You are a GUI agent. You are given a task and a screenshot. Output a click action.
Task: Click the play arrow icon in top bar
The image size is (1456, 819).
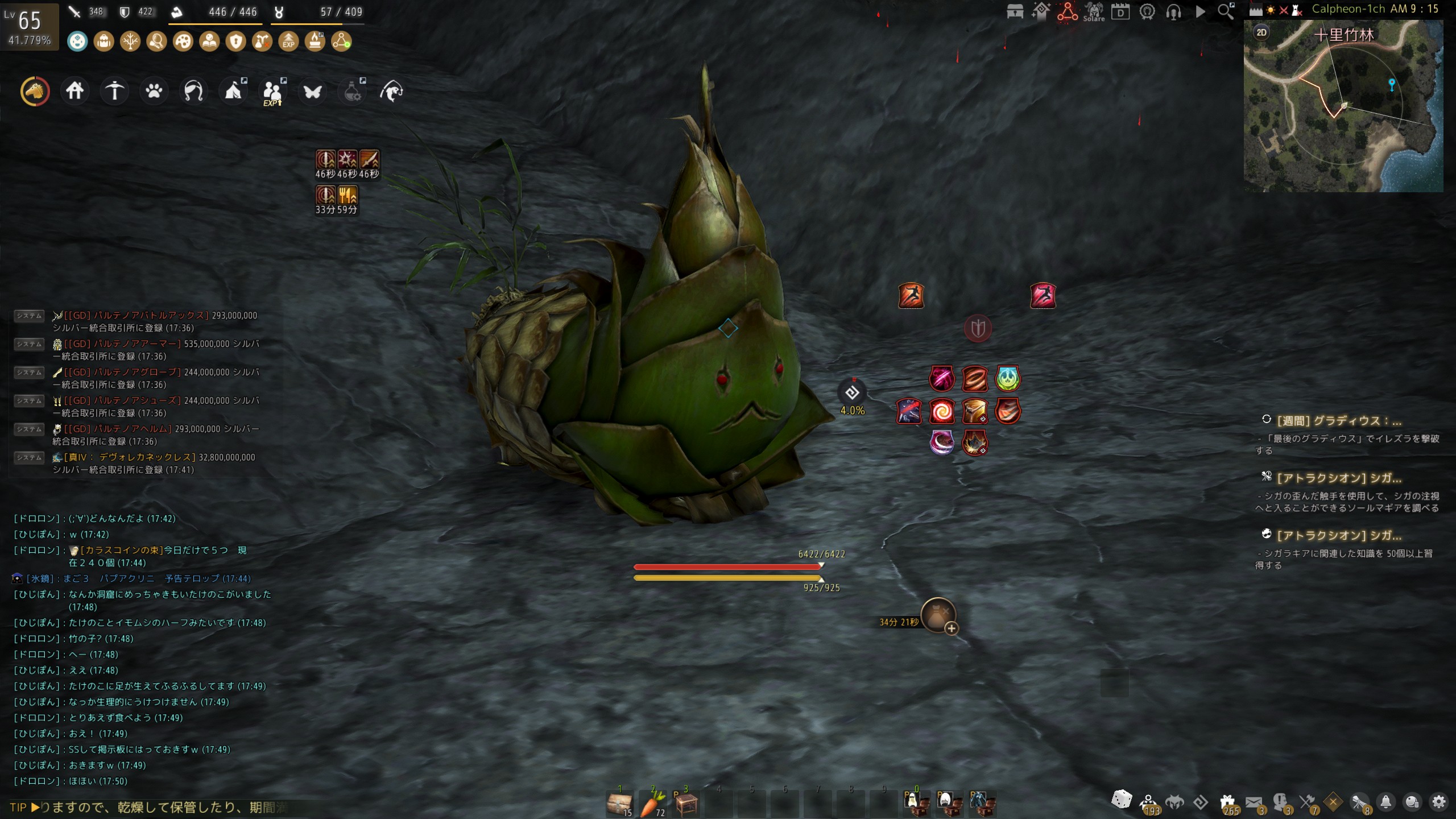pos(1200,11)
